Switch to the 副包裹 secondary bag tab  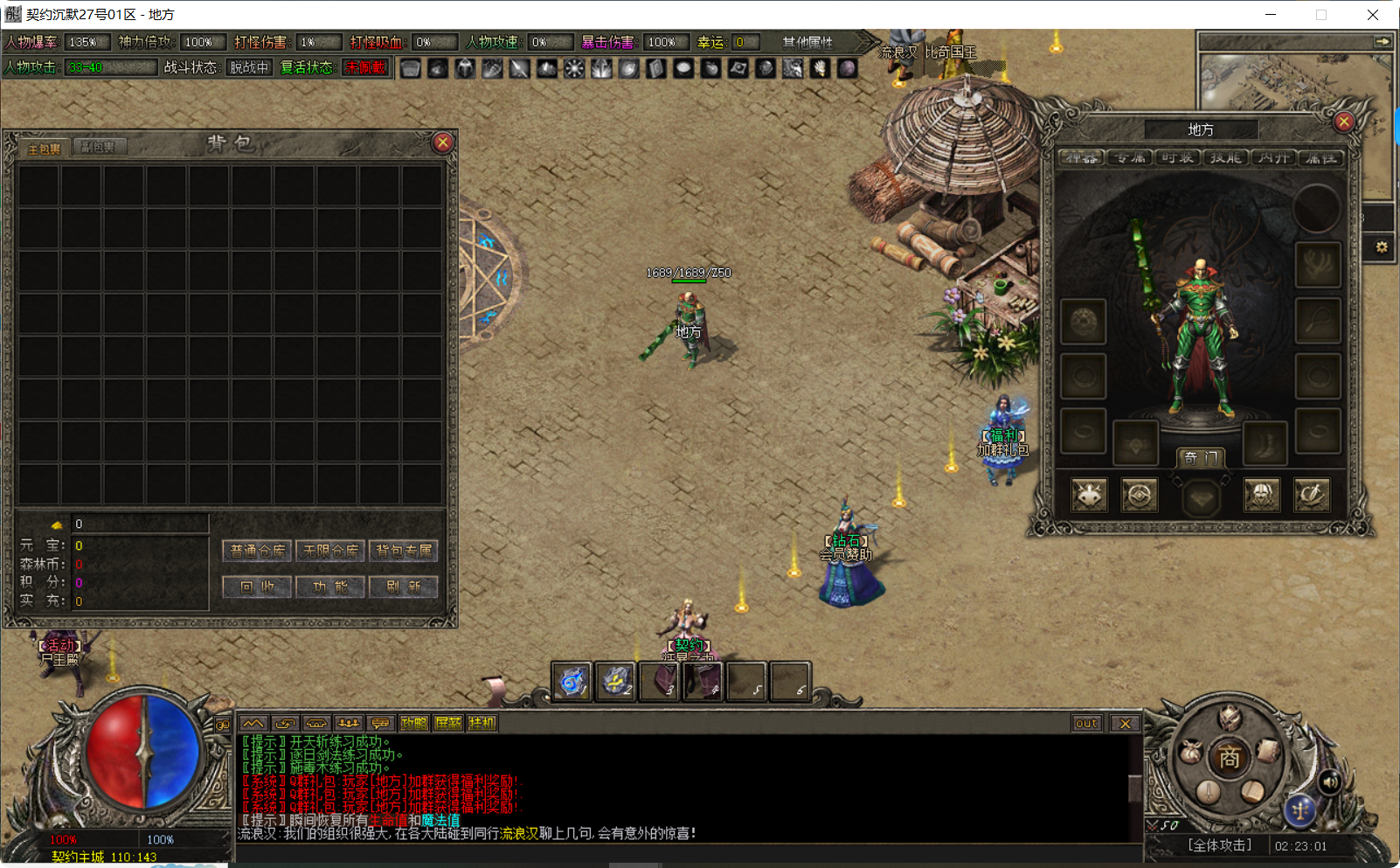pos(98,147)
